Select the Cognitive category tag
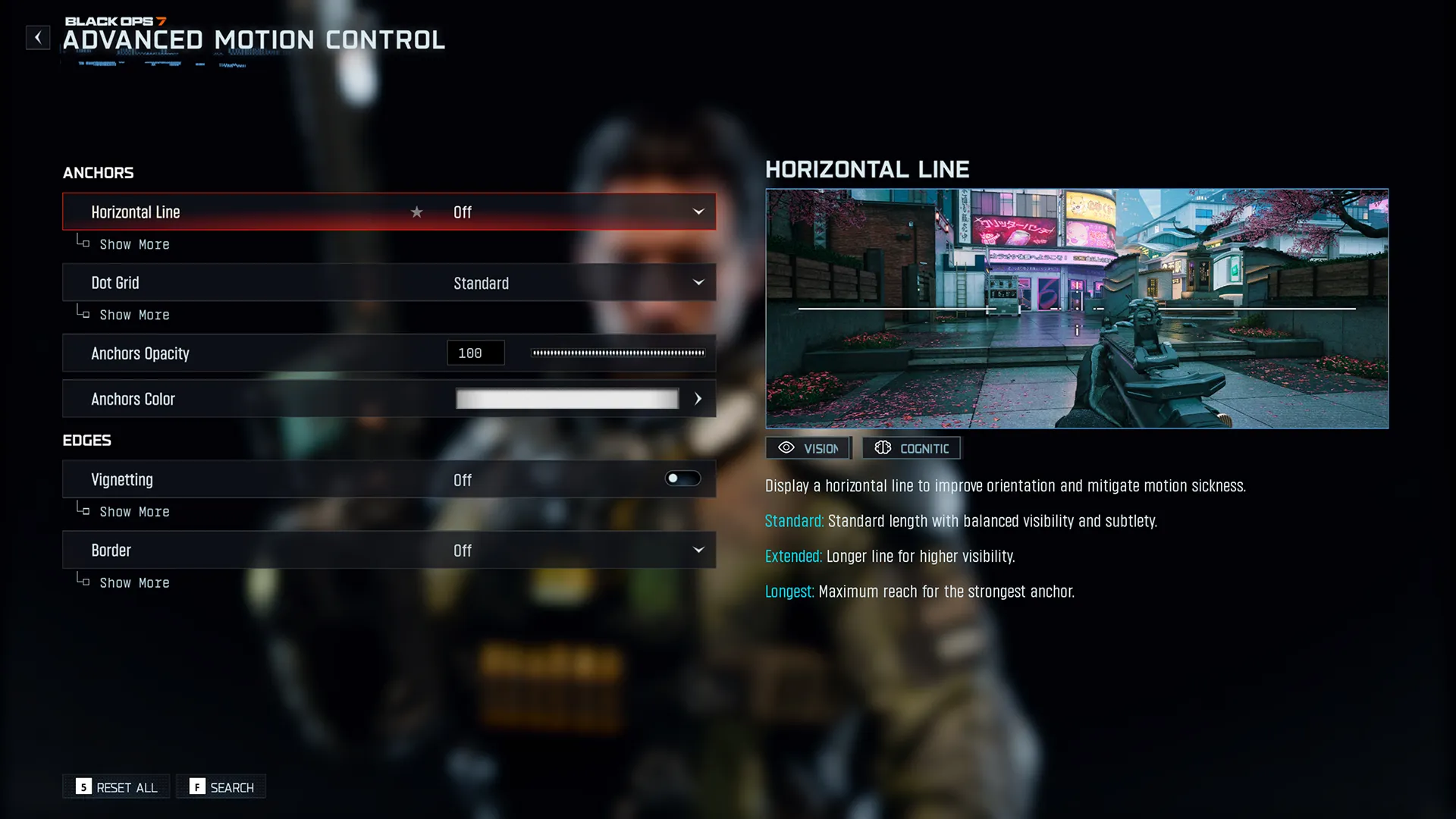This screenshot has width=1456, height=819. (912, 448)
